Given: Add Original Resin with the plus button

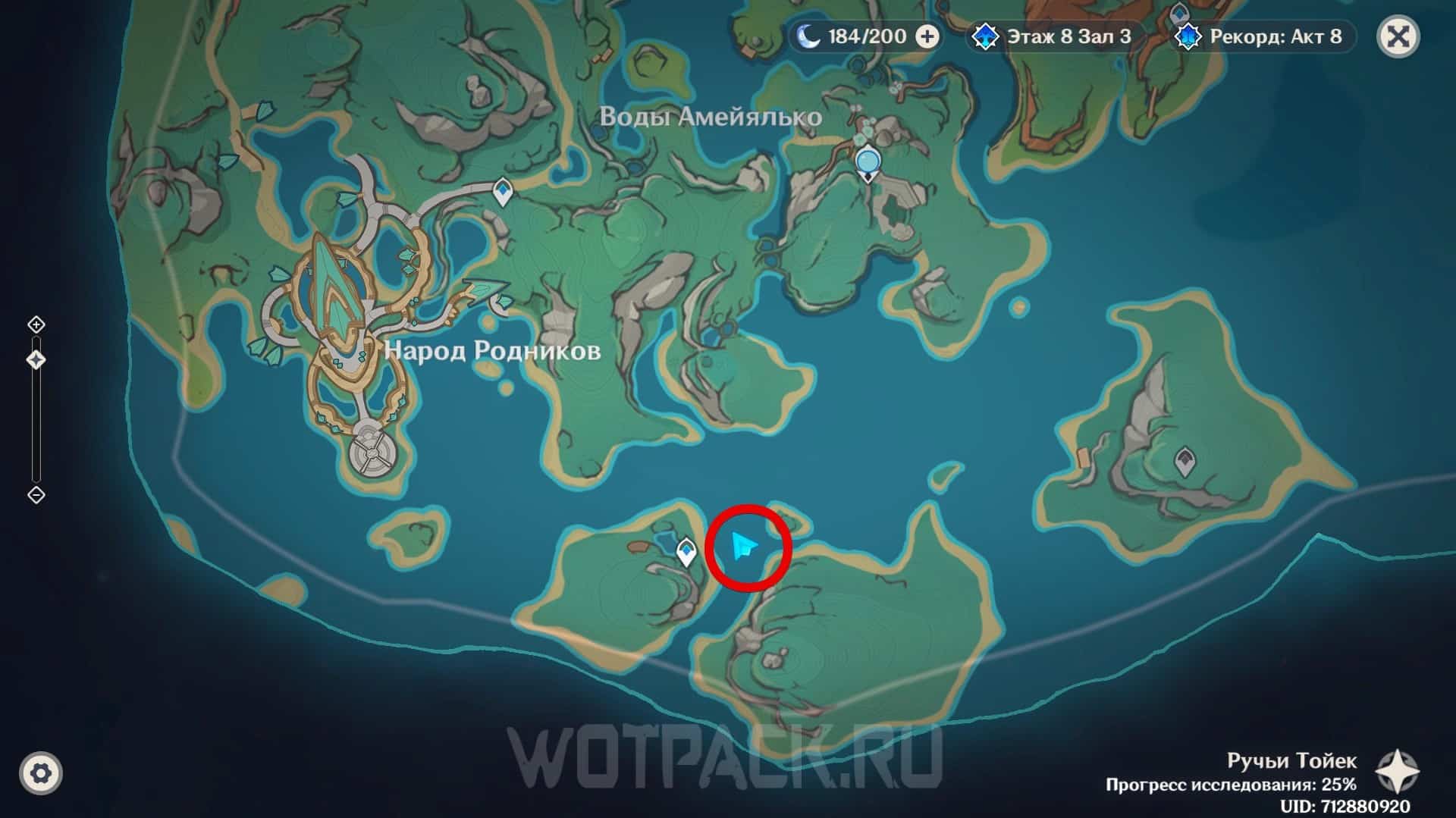Looking at the screenshot, I should coord(927,36).
